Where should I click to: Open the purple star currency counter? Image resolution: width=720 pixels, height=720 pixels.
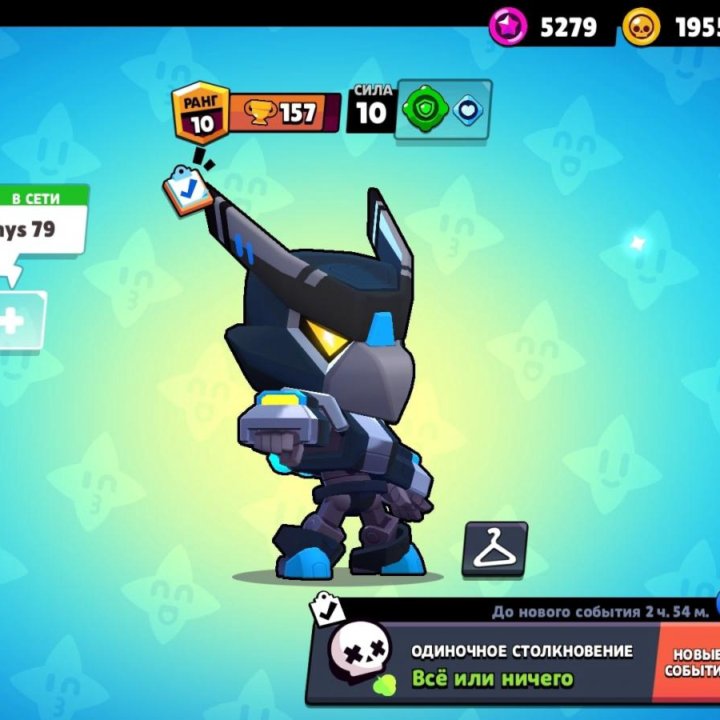click(551, 26)
